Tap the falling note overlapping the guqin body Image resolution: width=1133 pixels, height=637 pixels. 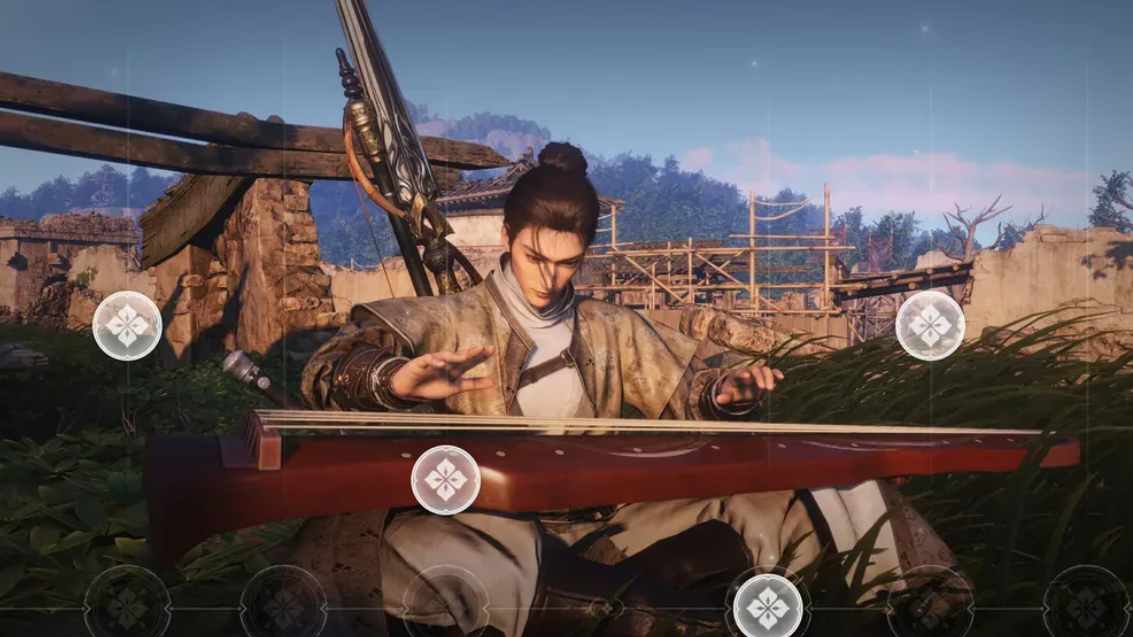(x=446, y=480)
